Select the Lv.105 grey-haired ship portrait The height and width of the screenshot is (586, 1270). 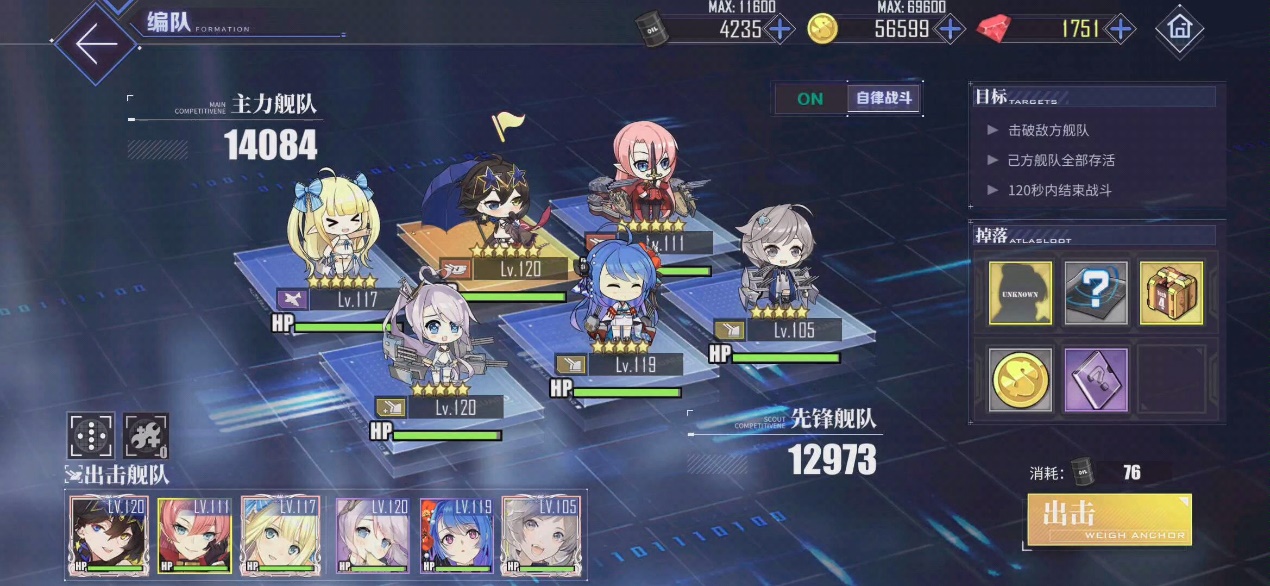pos(542,535)
